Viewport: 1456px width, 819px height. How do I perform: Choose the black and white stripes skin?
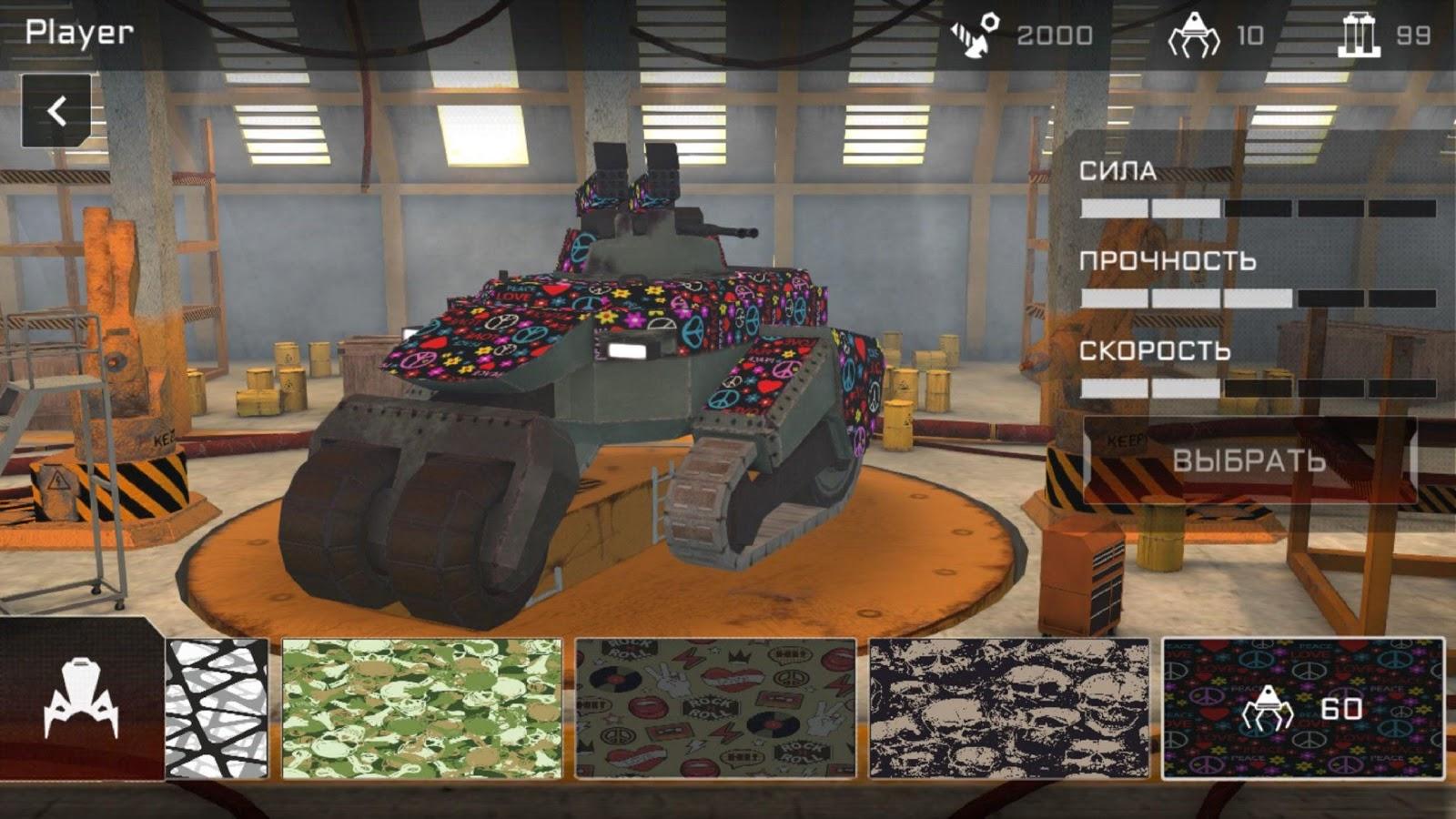[x=217, y=708]
